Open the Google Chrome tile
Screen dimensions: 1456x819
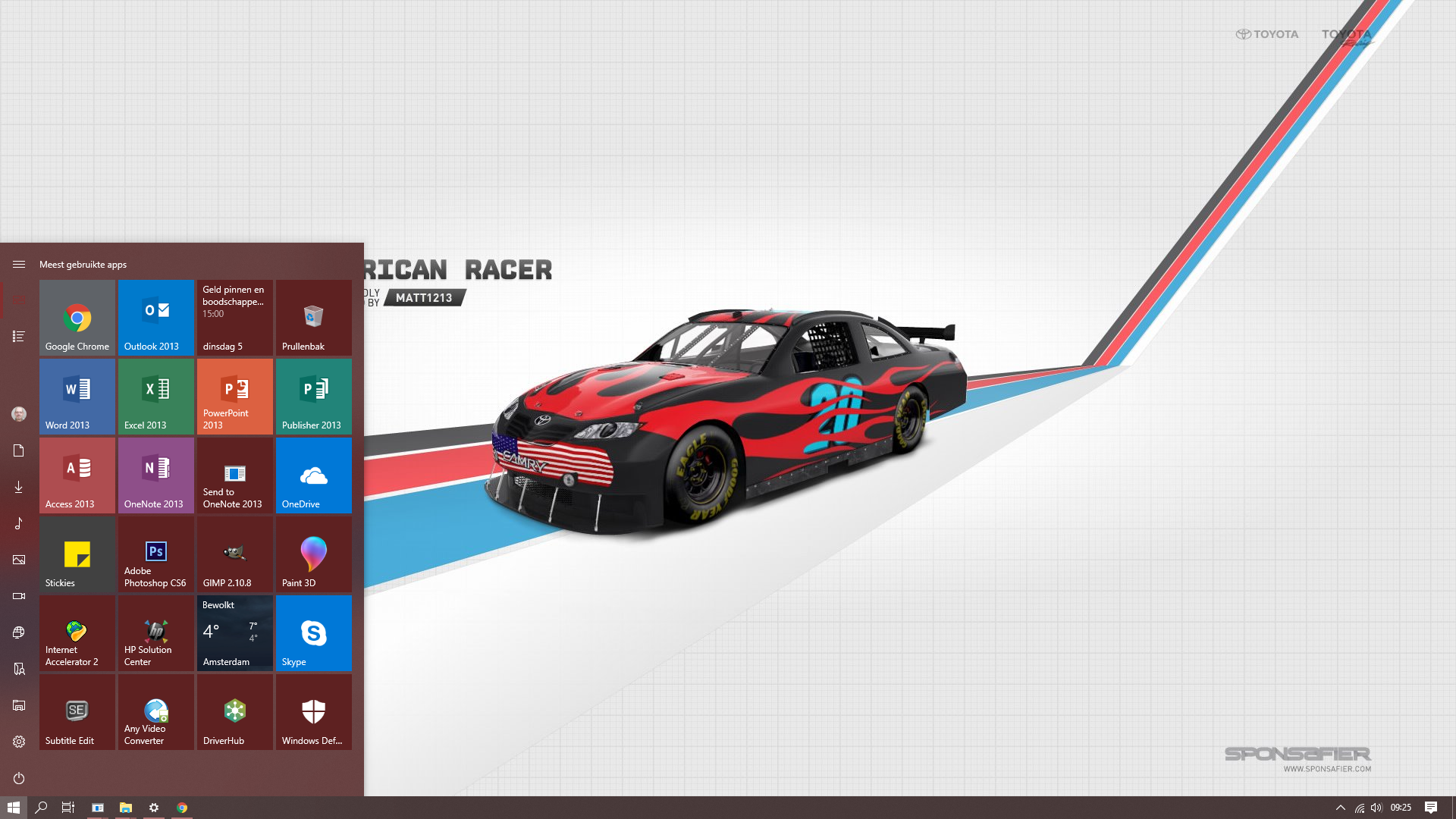[x=77, y=318]
